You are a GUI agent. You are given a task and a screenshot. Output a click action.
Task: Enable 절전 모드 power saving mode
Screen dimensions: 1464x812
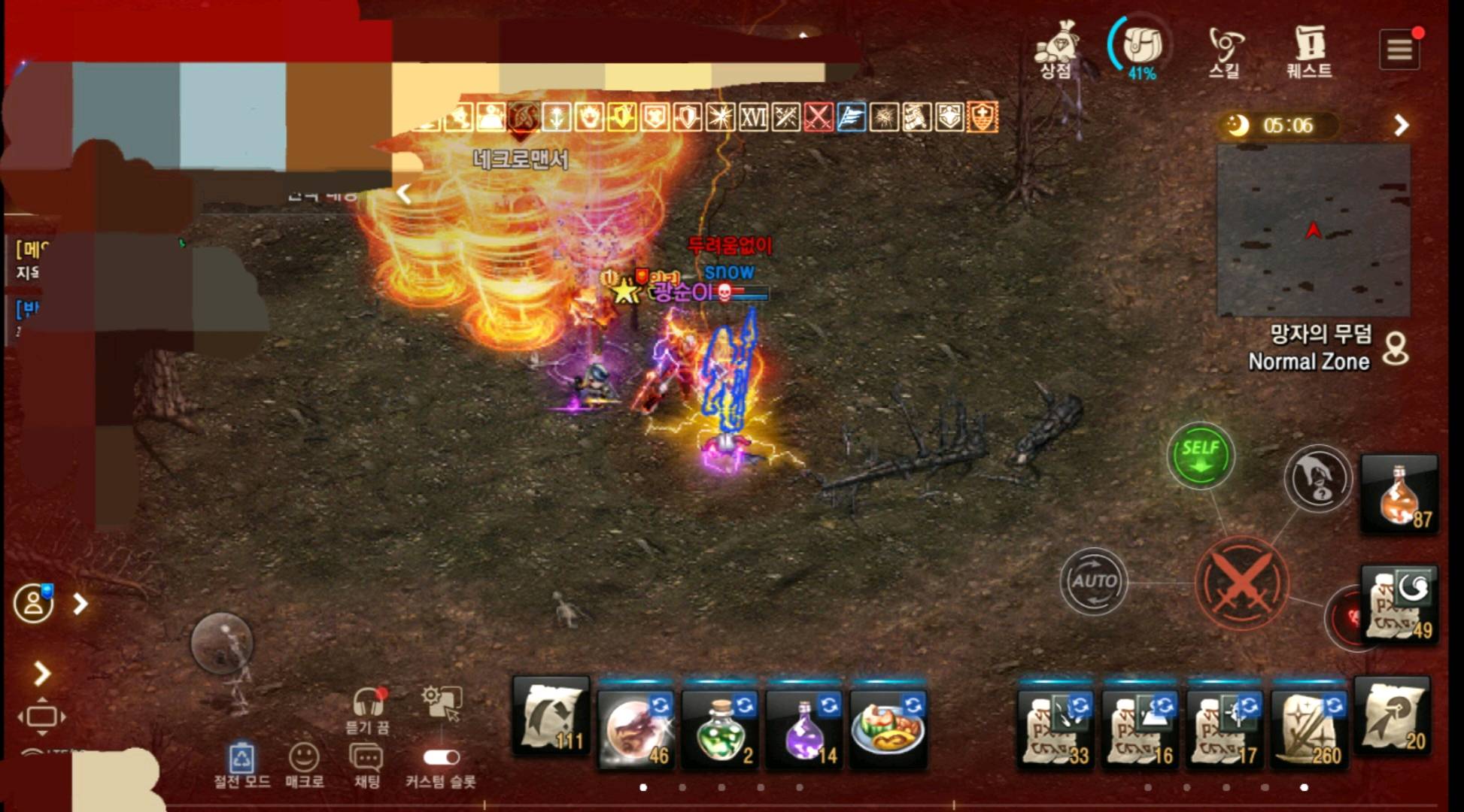241,758
